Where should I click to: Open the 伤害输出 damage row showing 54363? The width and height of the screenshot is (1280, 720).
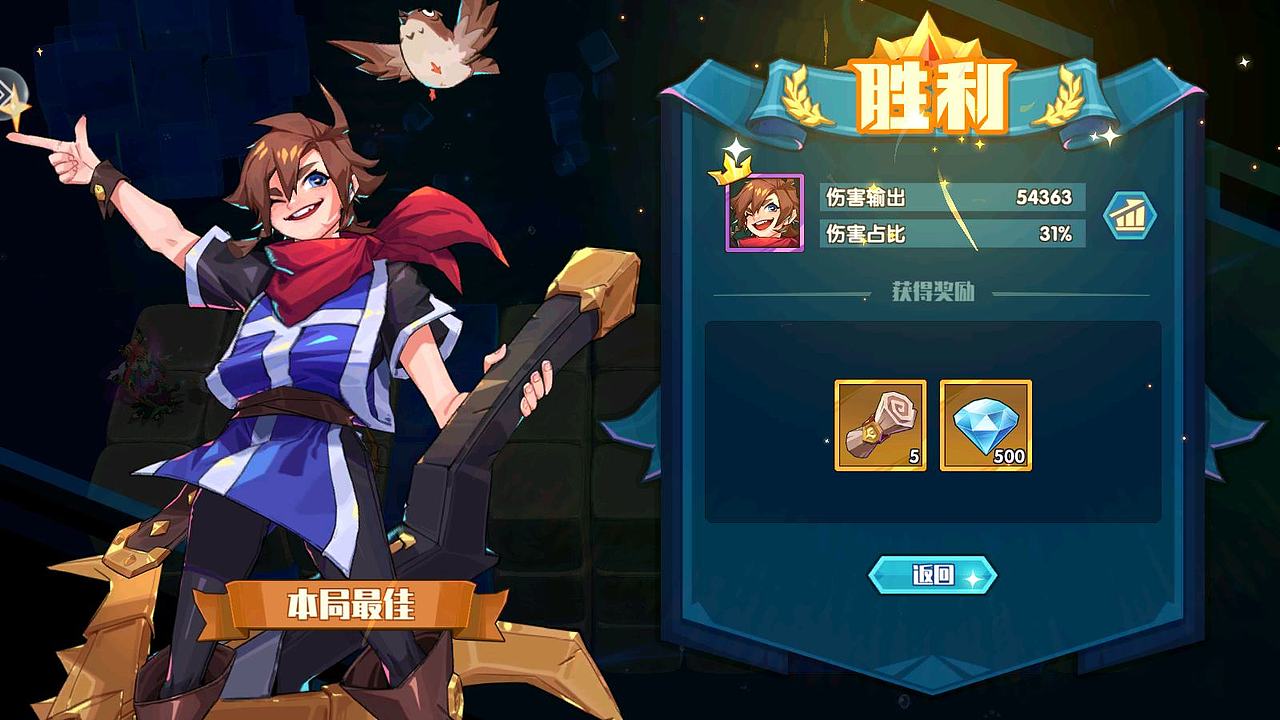[950, 197]
